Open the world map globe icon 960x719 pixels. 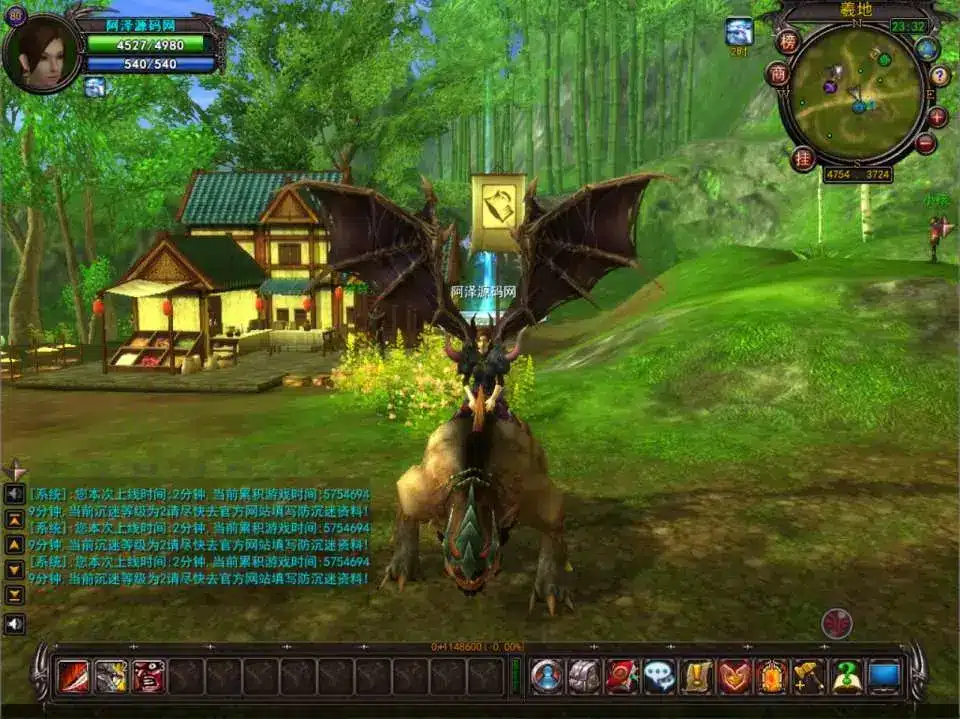point(928,48)
